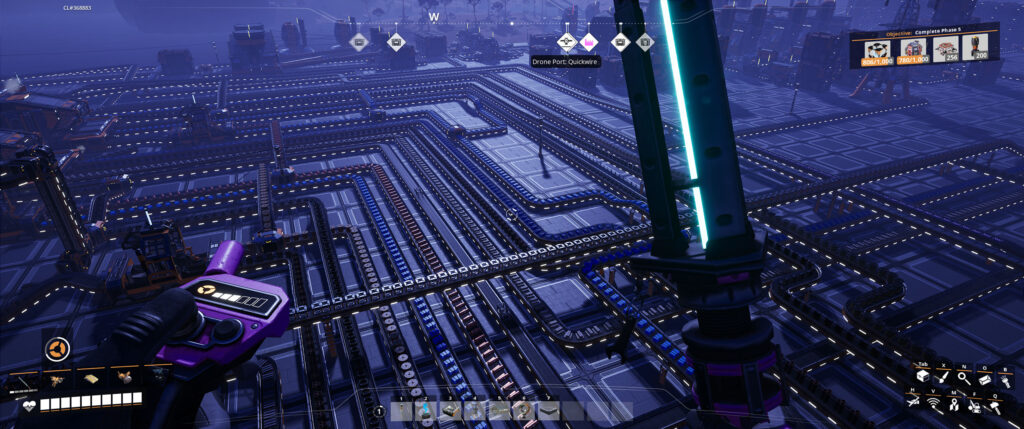
Task: Select the paintbrush customizer icon
Action: 942,379
